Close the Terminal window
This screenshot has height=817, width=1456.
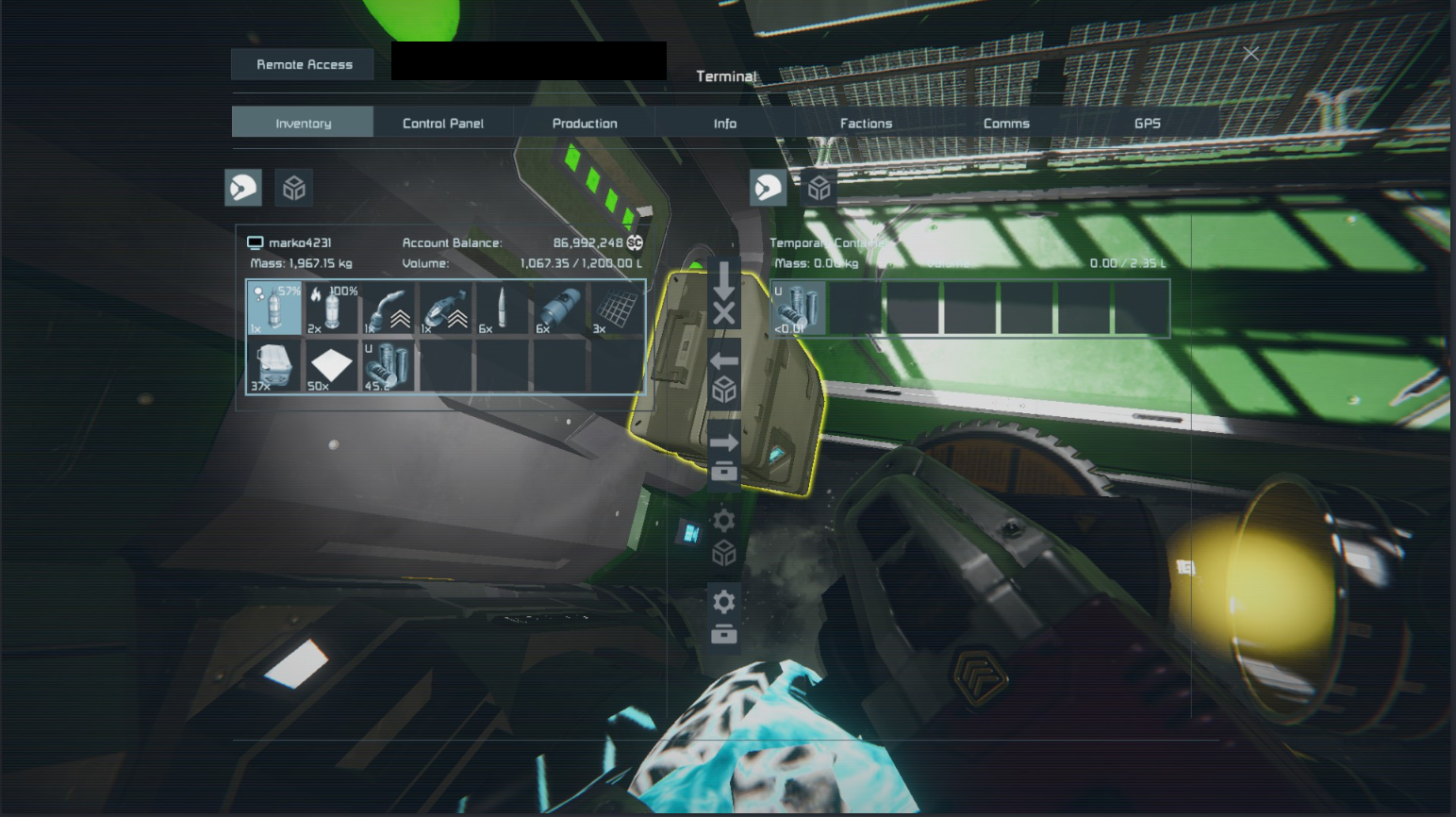pyautogui.click(x=1250, y=54)
